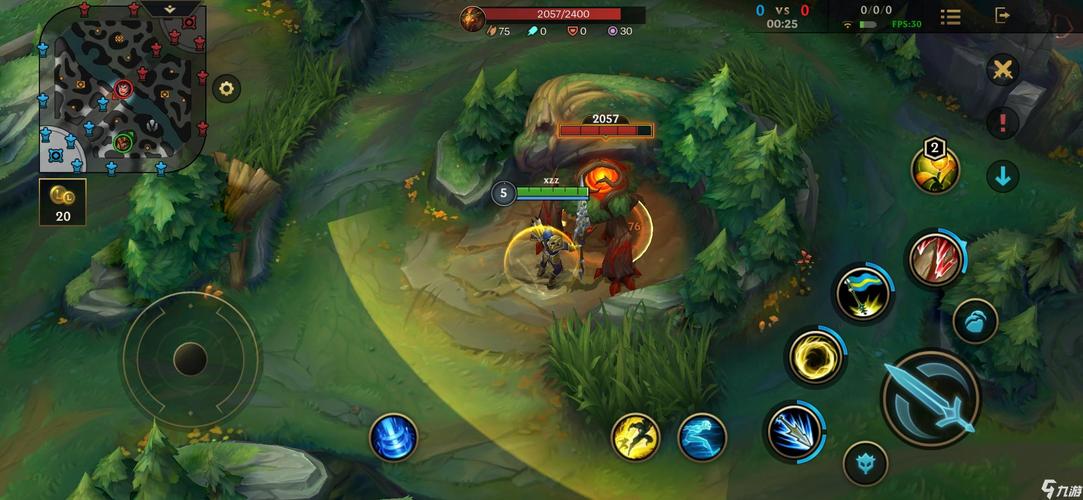The height and width of the screenshot is (500, 1083).
Task: Open the scoreboard list icon
Action: [950, 16]
